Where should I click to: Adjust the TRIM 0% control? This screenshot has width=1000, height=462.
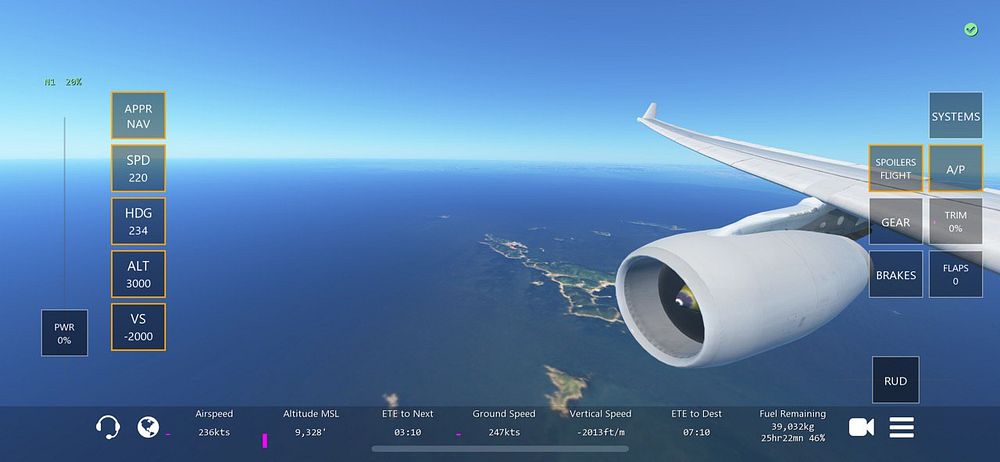click(x=955, y=221)
